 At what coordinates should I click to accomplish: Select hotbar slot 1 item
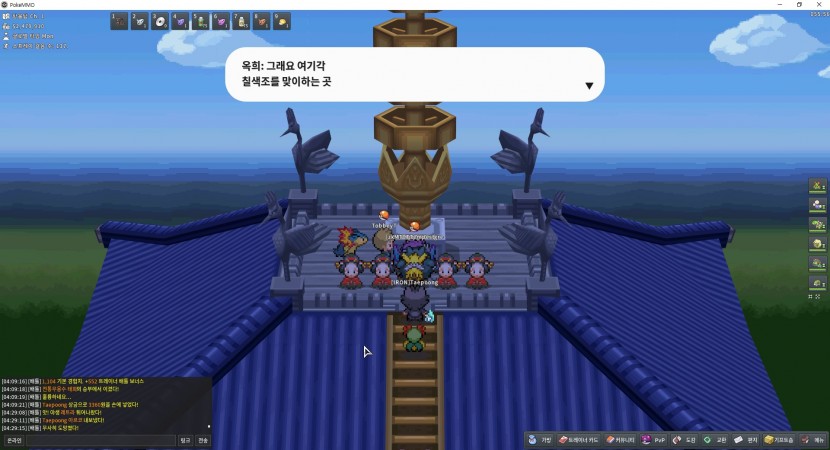click(119, 21)
